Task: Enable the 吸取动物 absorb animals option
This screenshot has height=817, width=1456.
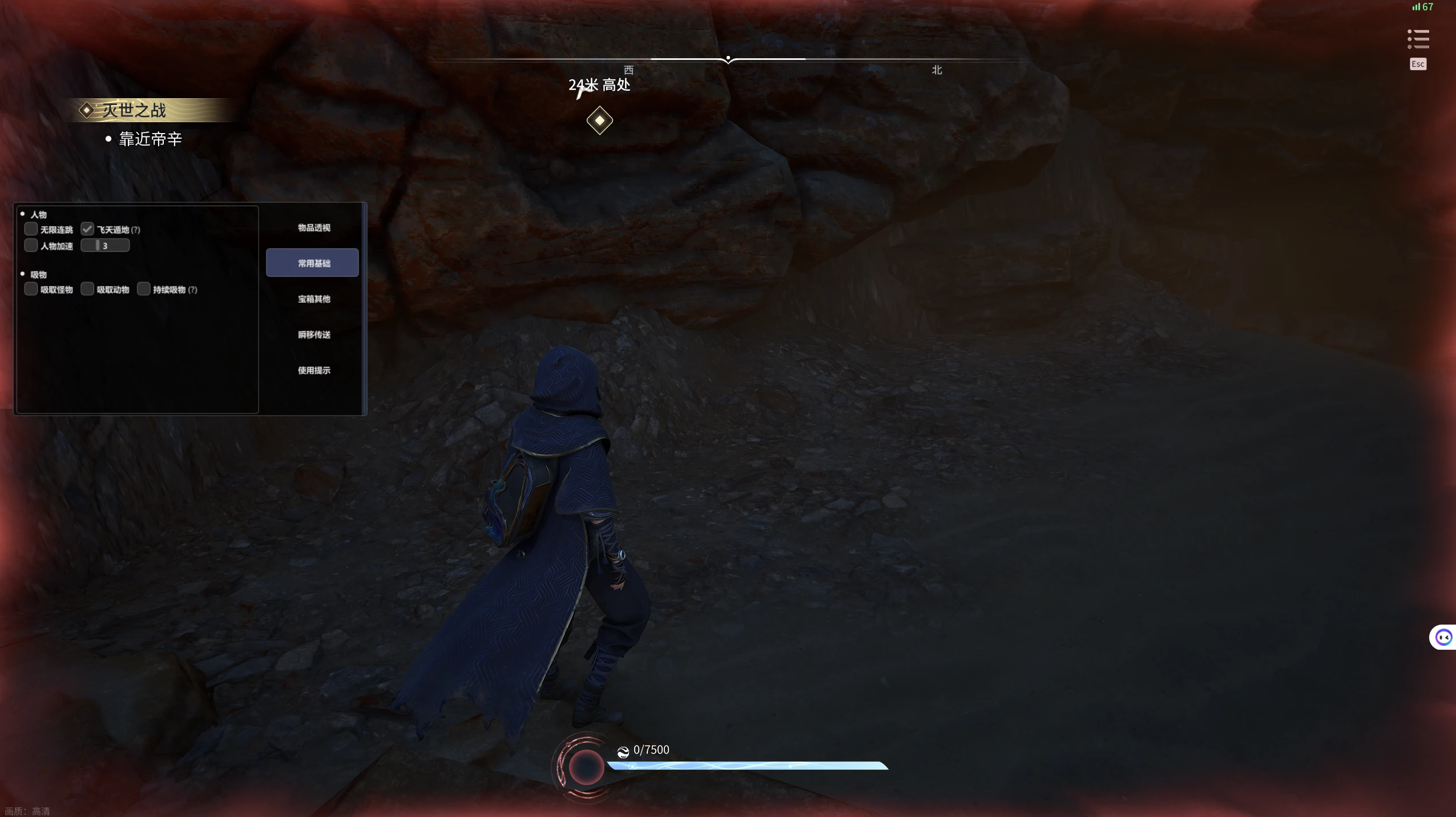Action: point(87,289)
